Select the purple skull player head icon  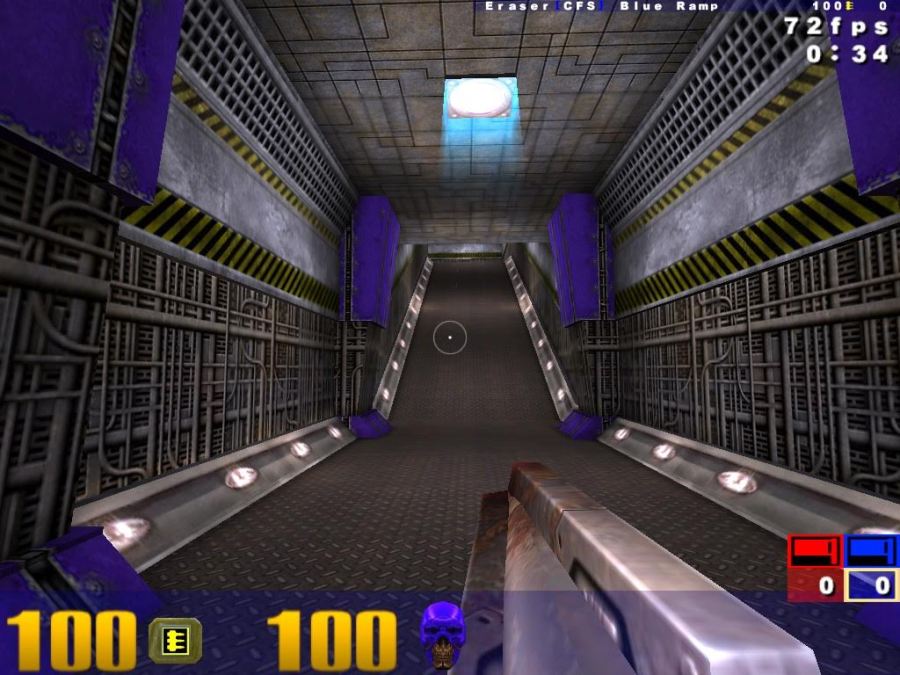coord(442,634)
